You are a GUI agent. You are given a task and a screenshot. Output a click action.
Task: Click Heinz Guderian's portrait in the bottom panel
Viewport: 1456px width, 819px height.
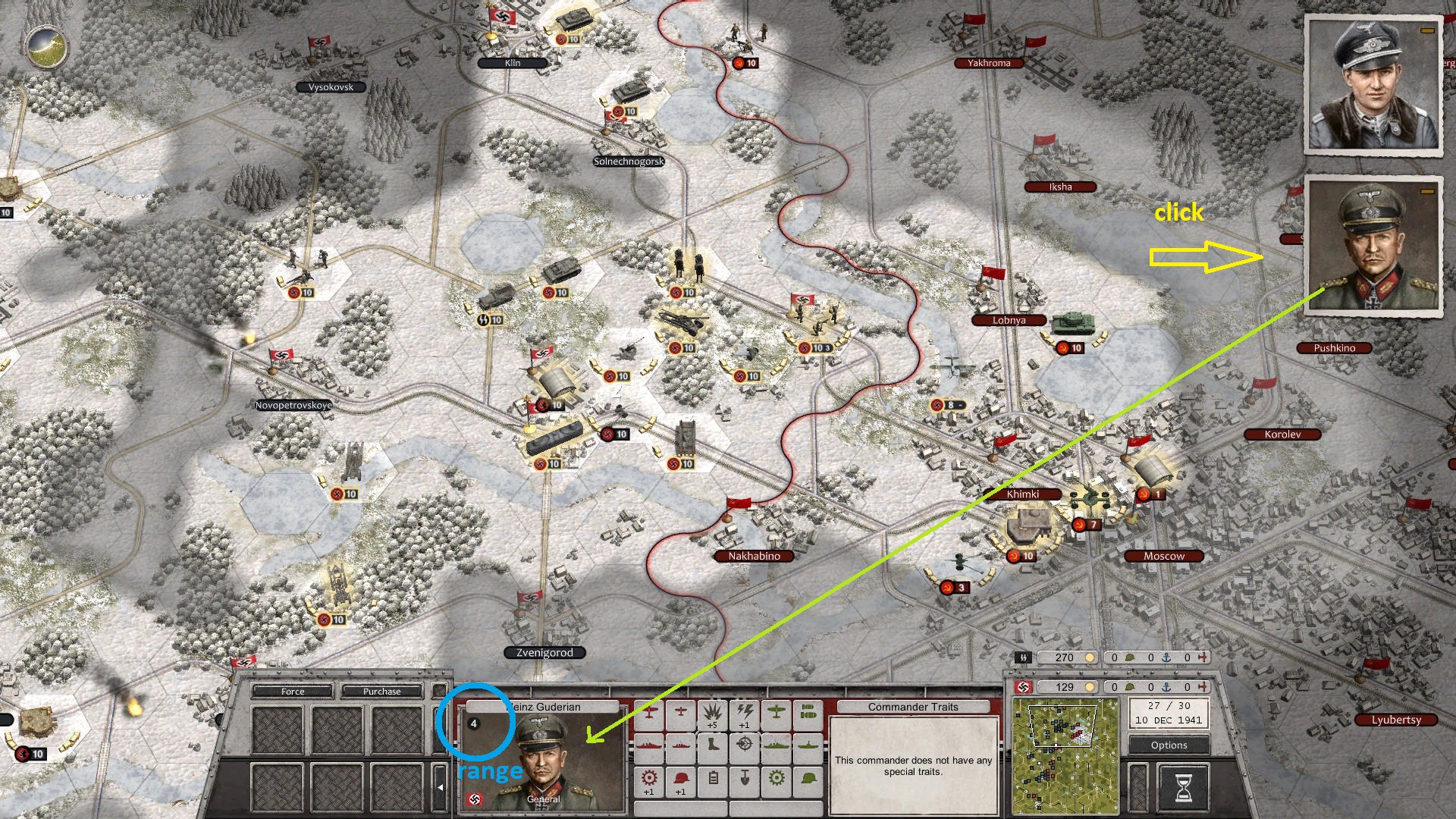coord(542,758)
